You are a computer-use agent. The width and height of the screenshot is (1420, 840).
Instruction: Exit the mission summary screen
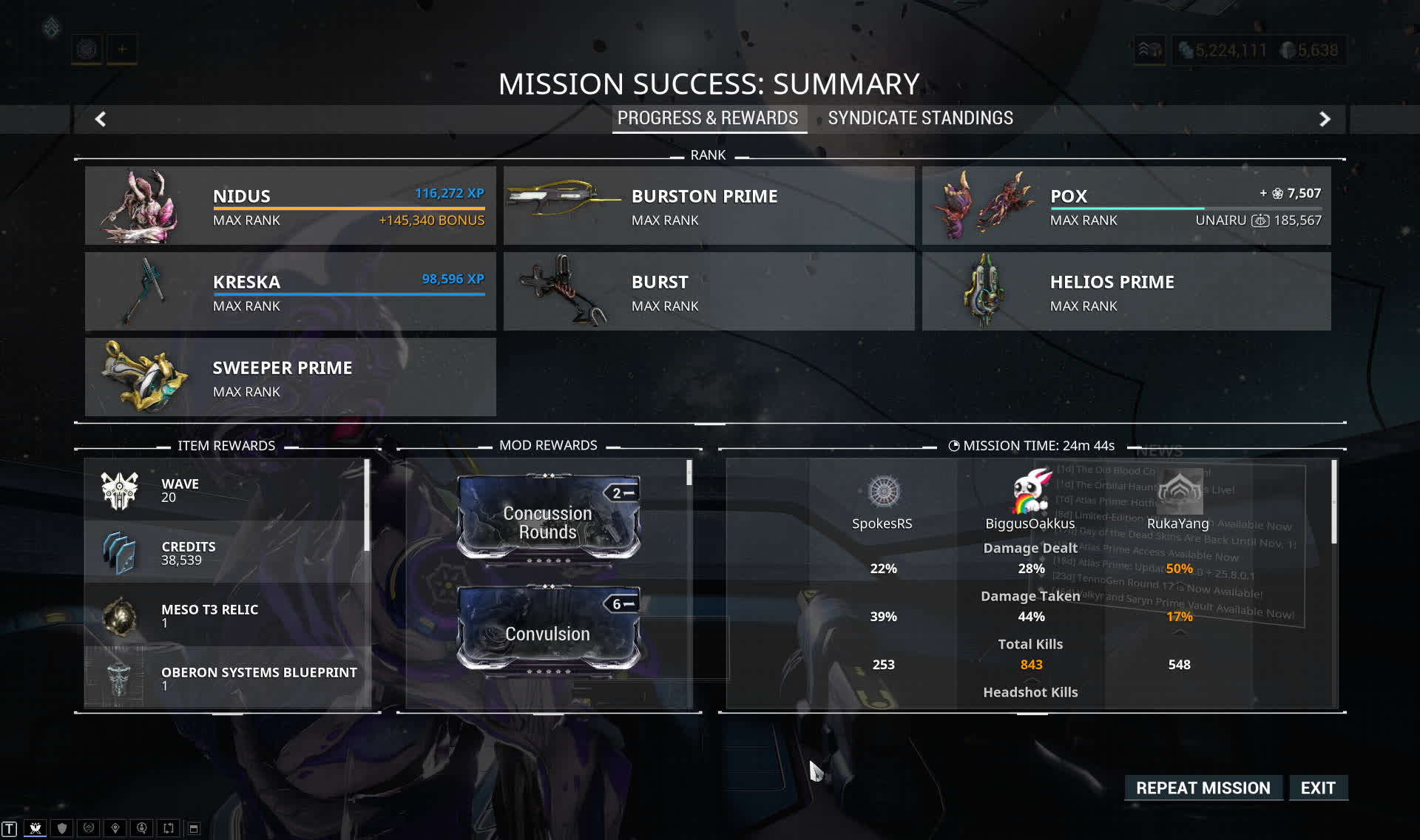click(1318, 787)
